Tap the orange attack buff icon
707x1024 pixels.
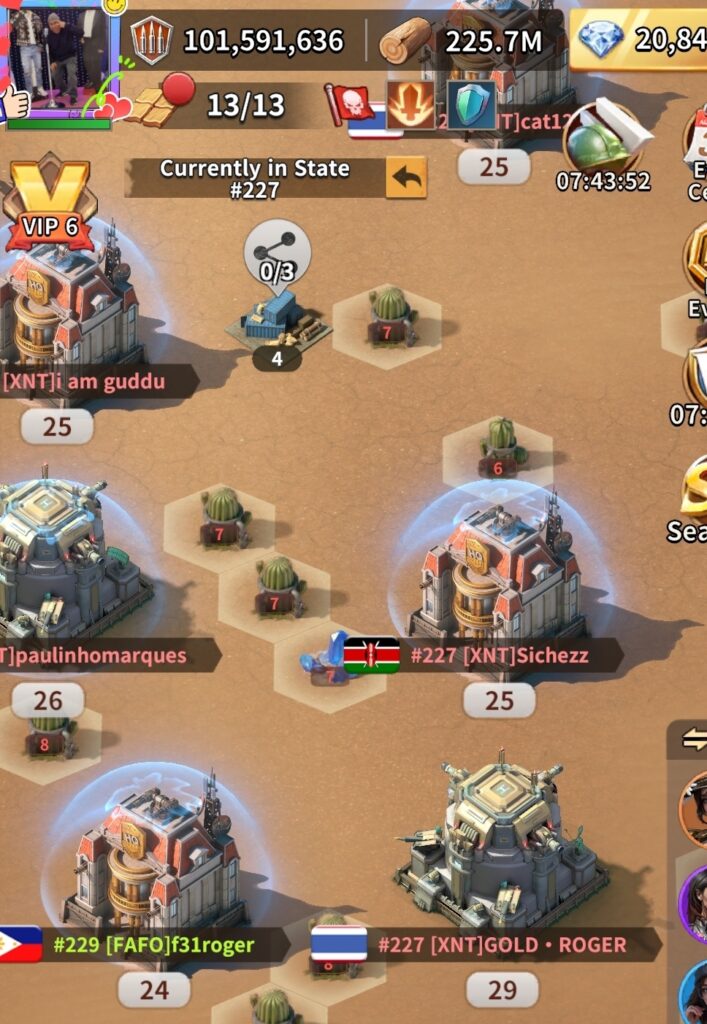[411, 105]
